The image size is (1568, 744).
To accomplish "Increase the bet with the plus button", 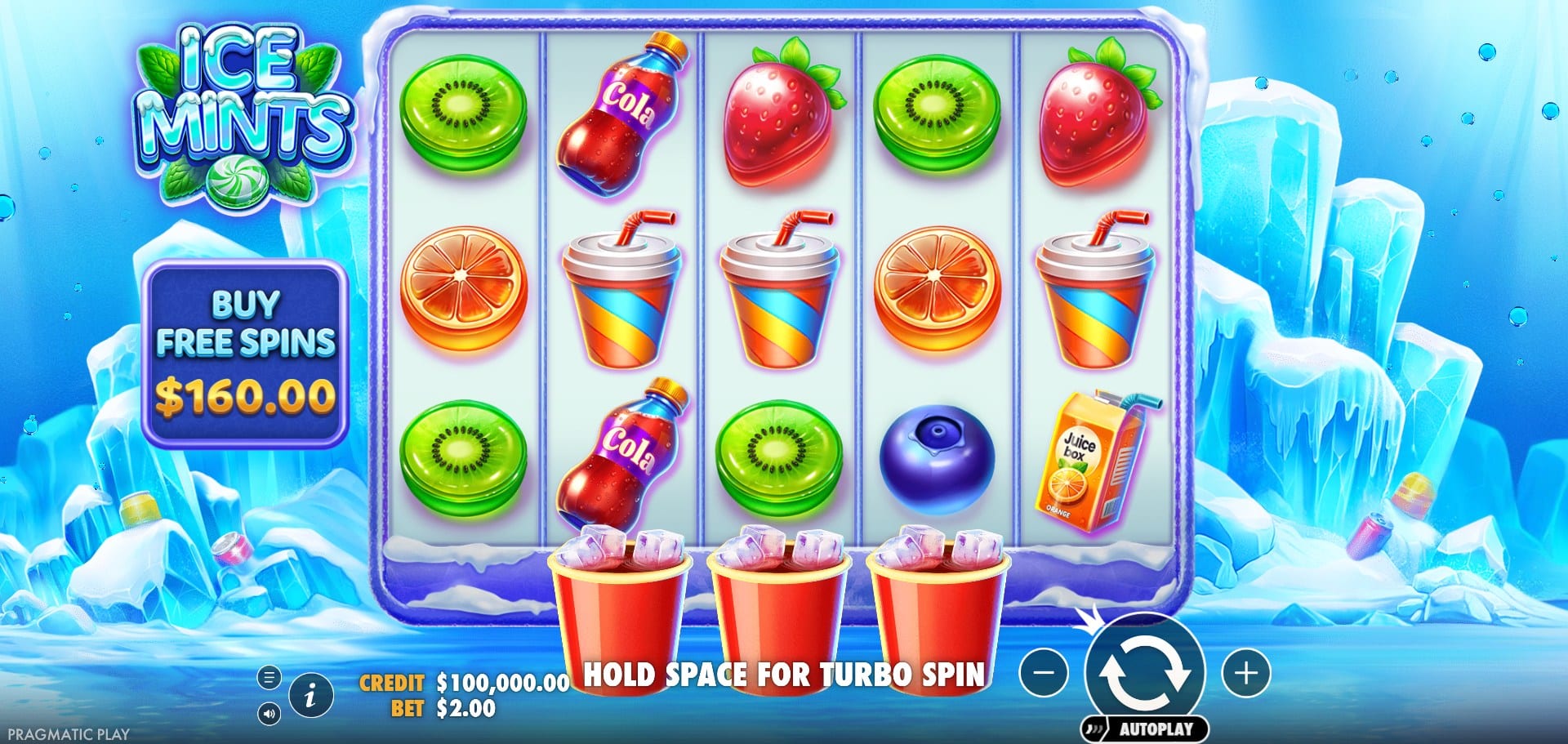I will pos(1245,673).
